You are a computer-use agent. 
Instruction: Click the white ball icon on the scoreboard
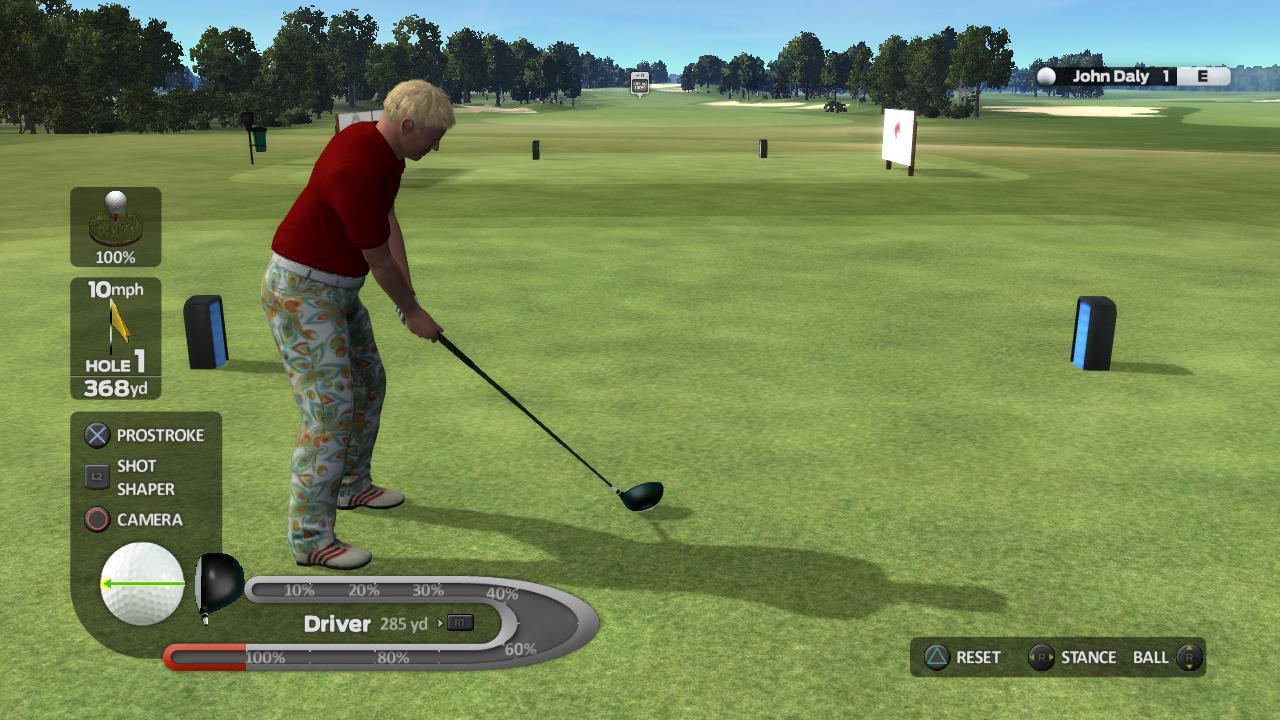1048,75
